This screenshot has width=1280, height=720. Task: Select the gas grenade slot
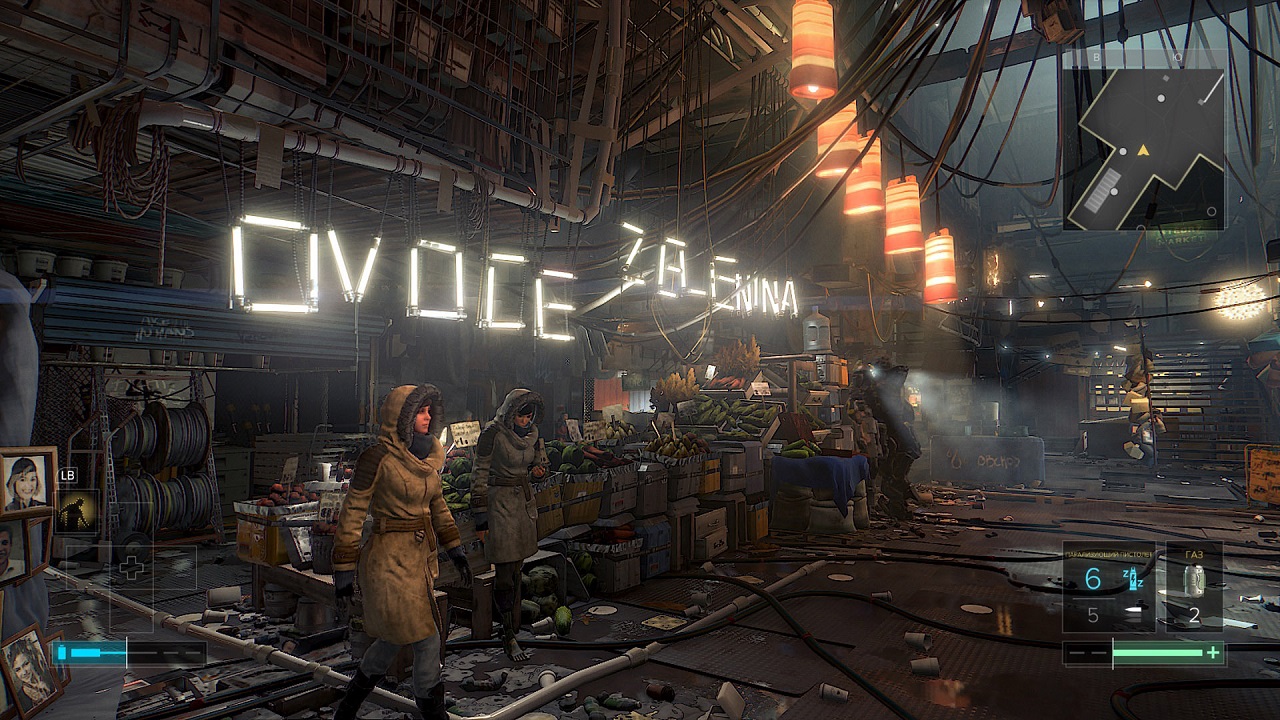click(x=1194, y=588)
